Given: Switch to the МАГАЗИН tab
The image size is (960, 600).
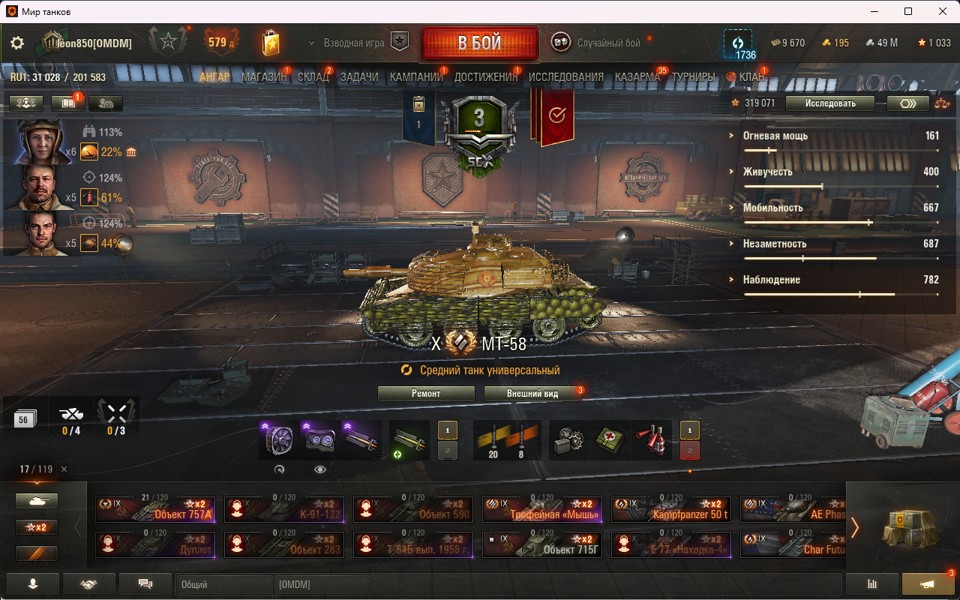Looking at the screenshot, I should (x=263, y=77).
